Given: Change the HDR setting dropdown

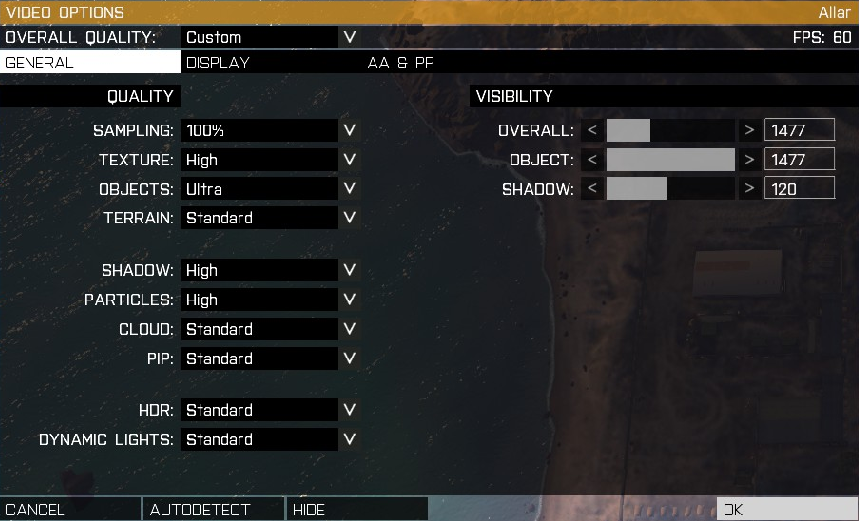Looking at the screenshot, I should [x=270, y=410].
